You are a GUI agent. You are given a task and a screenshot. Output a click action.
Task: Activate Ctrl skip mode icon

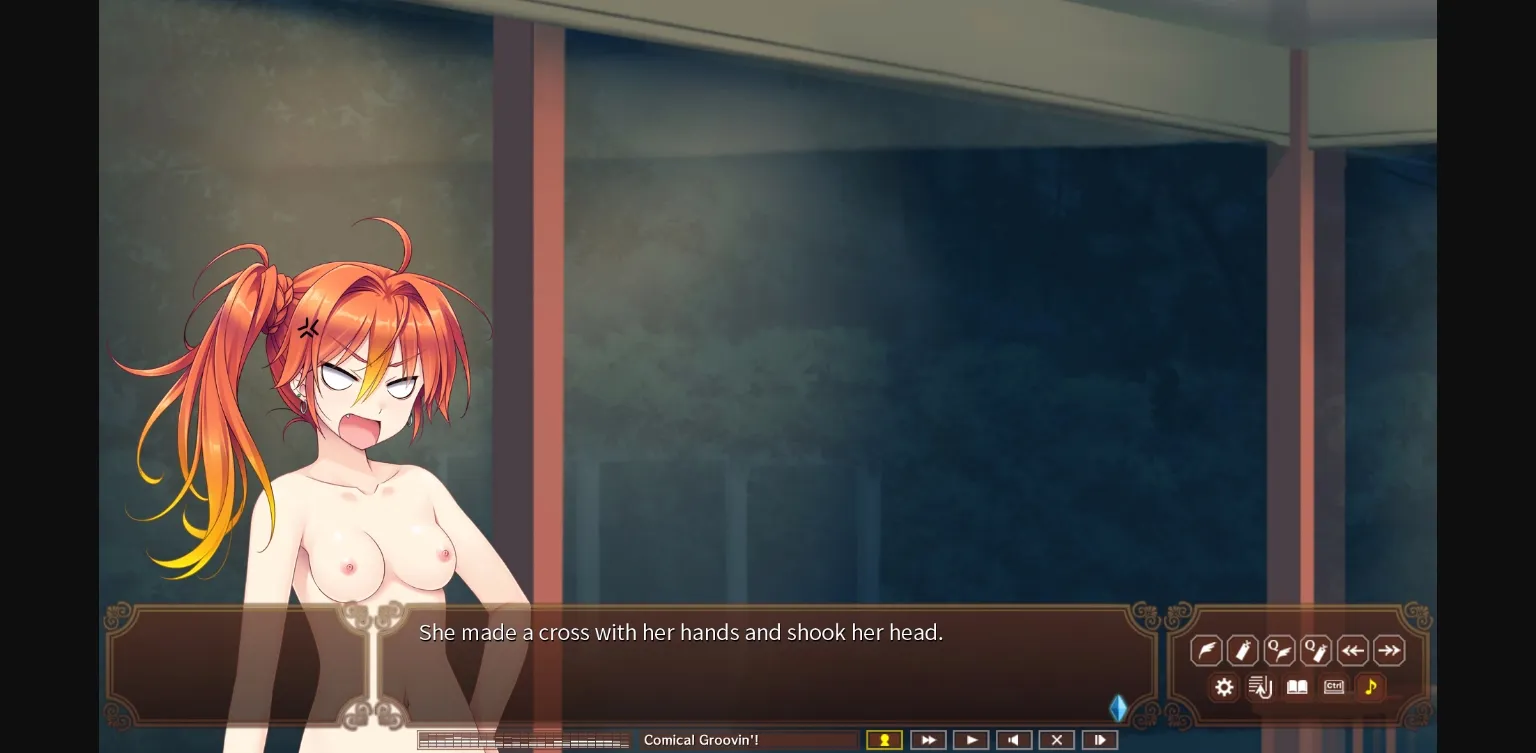(x=1333, y=687)
